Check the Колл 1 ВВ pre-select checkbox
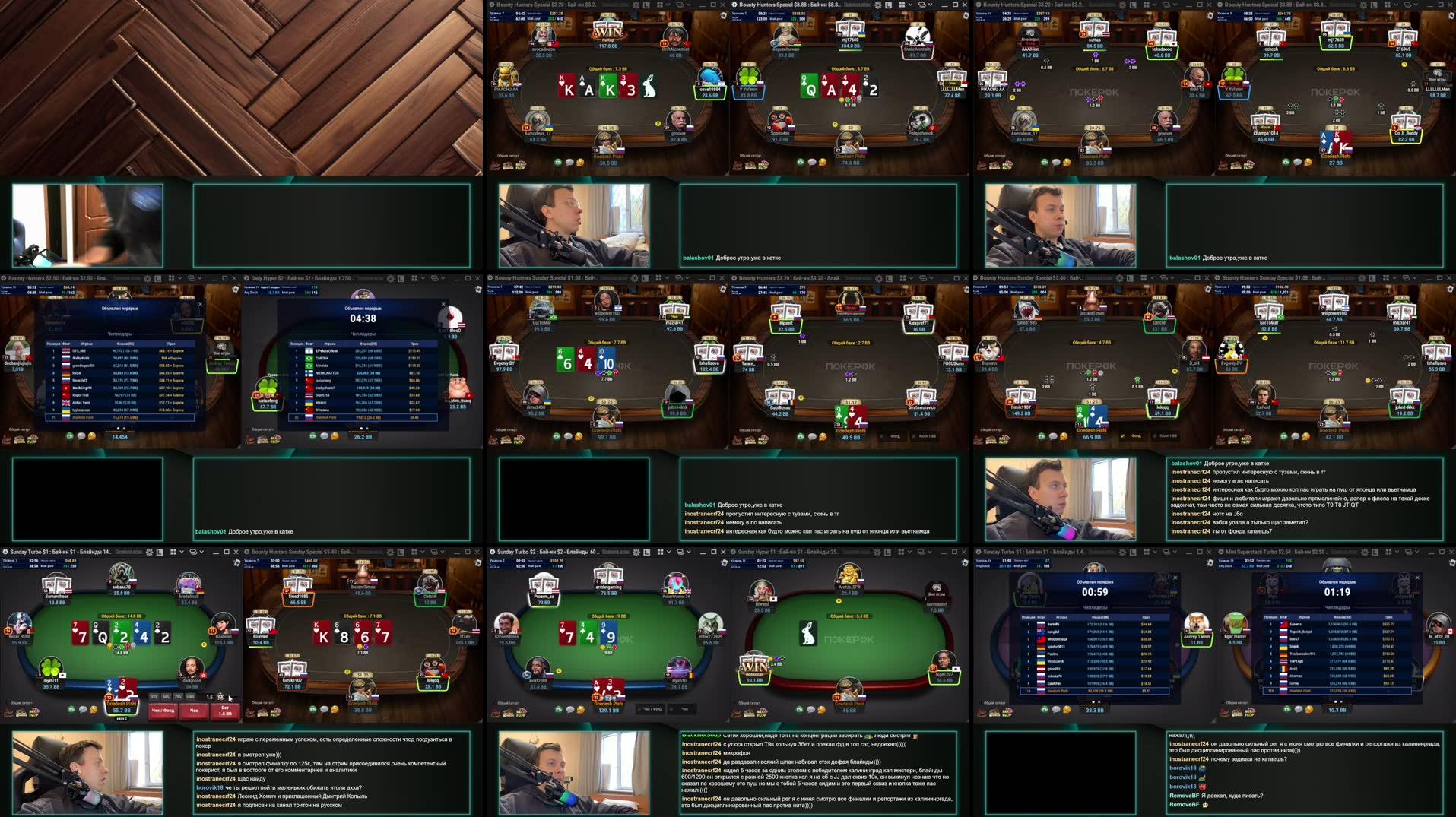 [x=913, y=435]
